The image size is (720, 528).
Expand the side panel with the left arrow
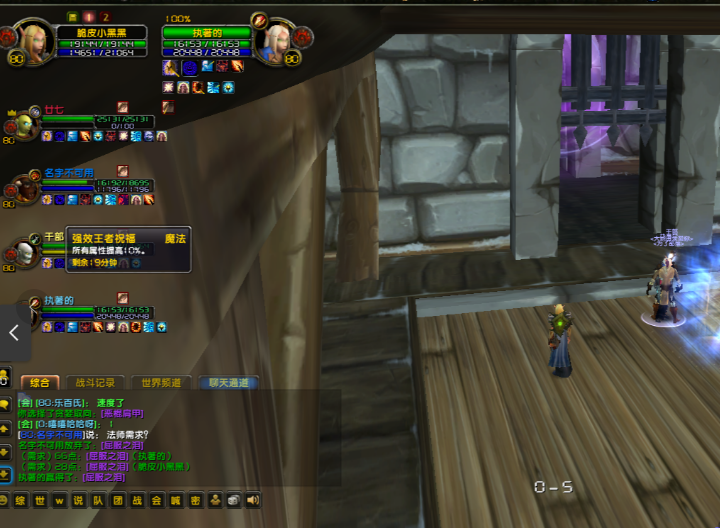click(14, 333)
